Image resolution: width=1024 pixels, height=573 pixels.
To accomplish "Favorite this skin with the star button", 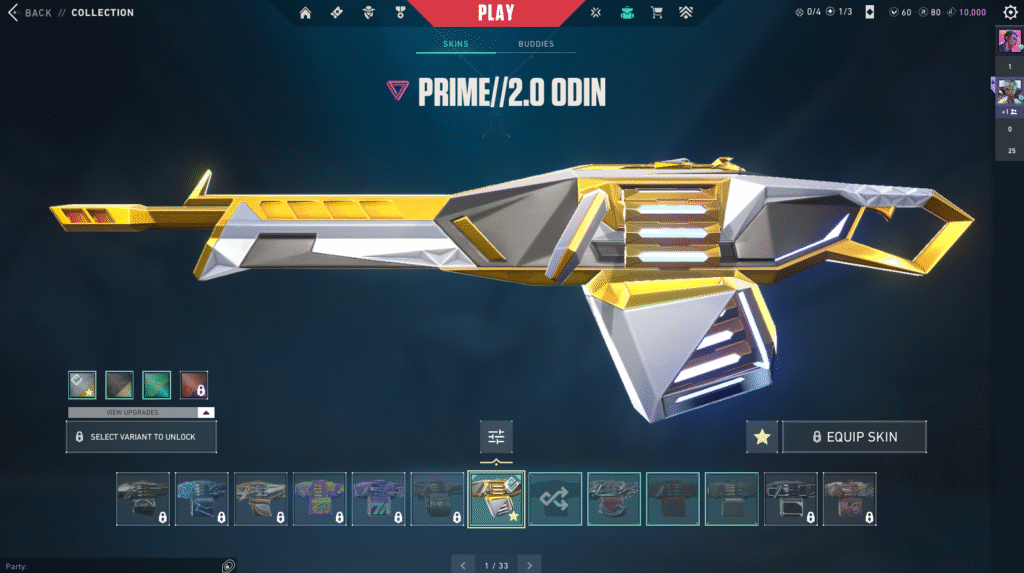I will (762, 437).
